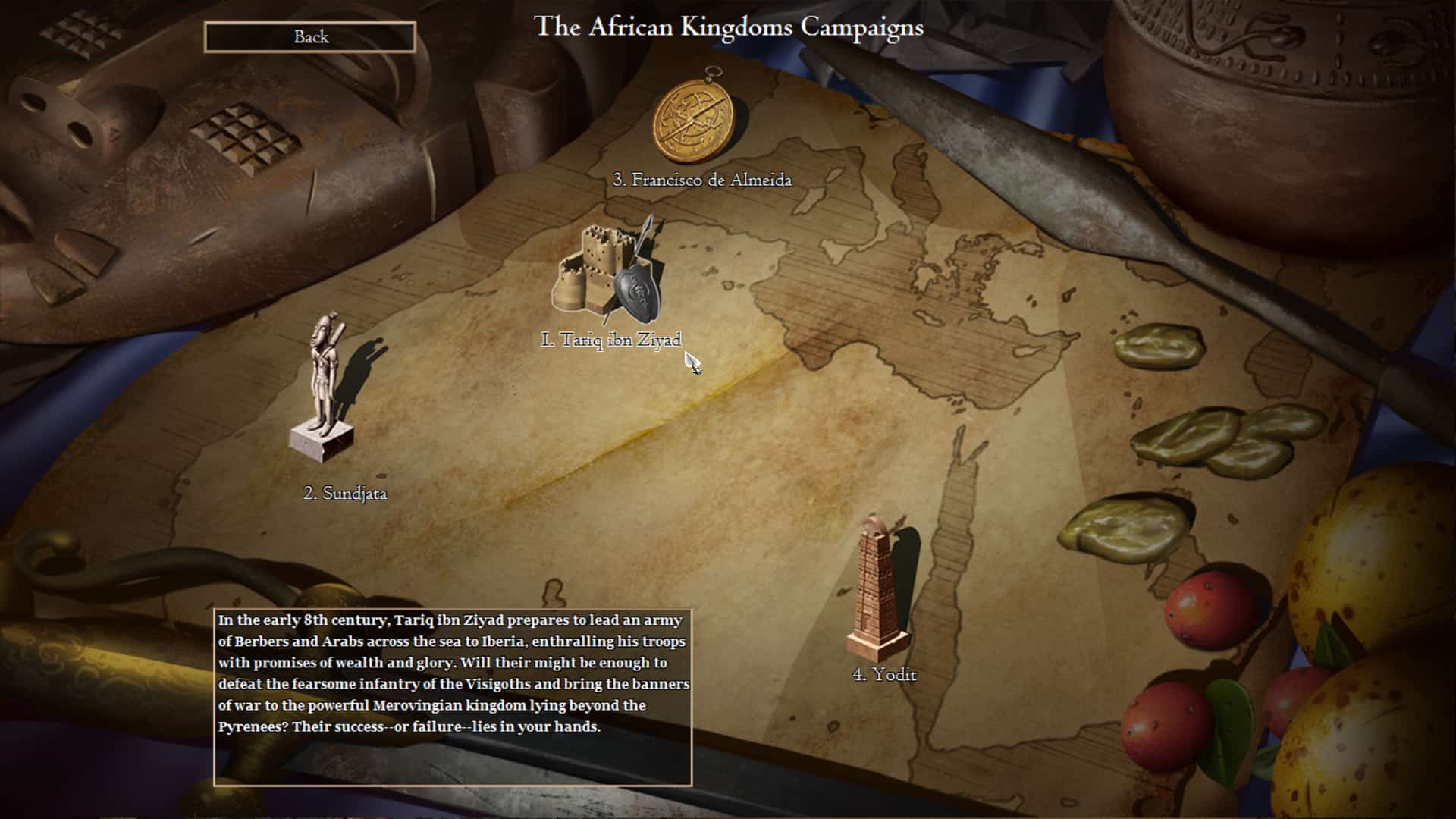Image resolution: width=1456 pixels, height=819 pixels.
Task: Go back using the Back button
Action: [x=310, y=37]
